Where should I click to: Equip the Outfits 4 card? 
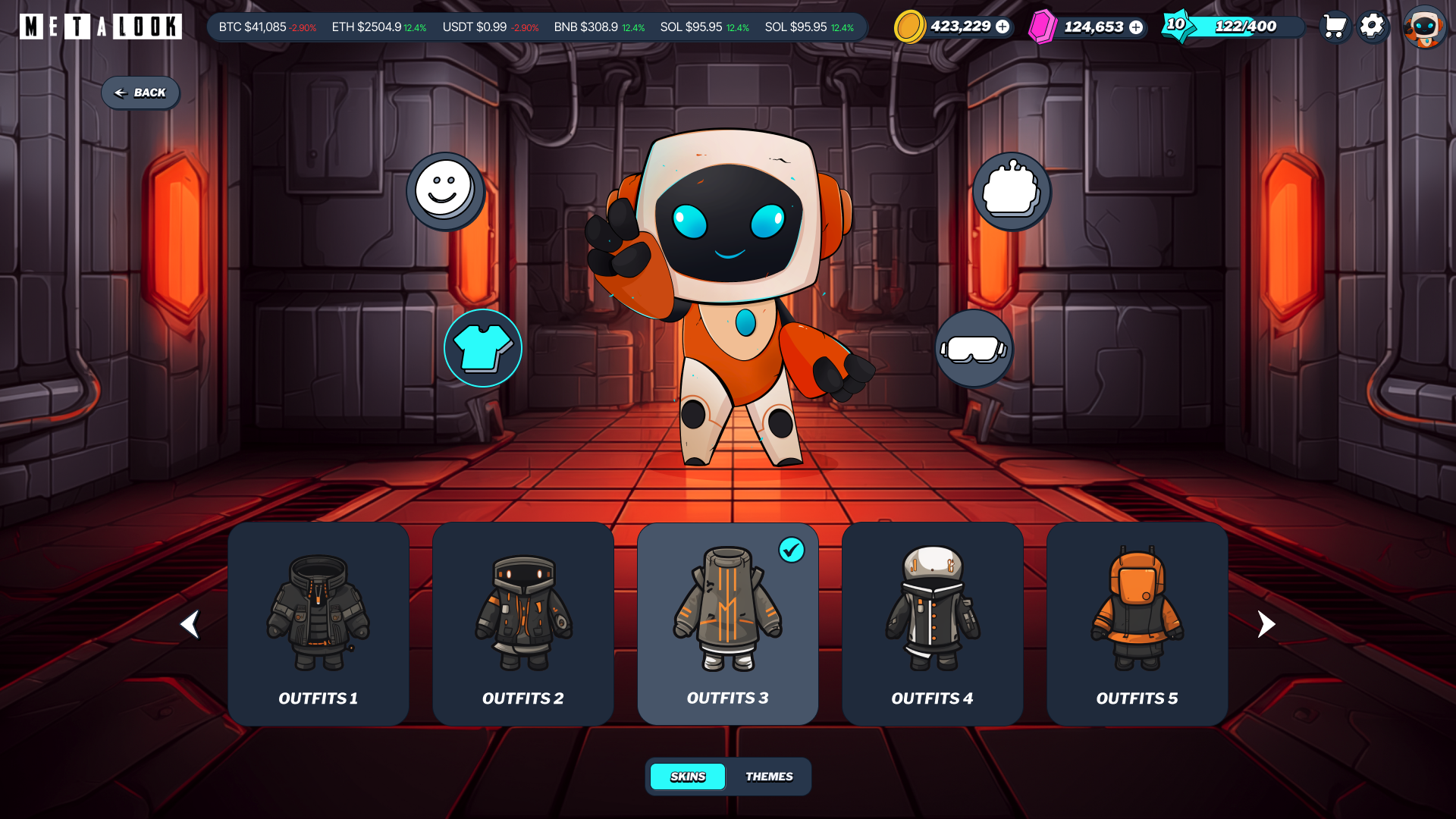[933, 623]
